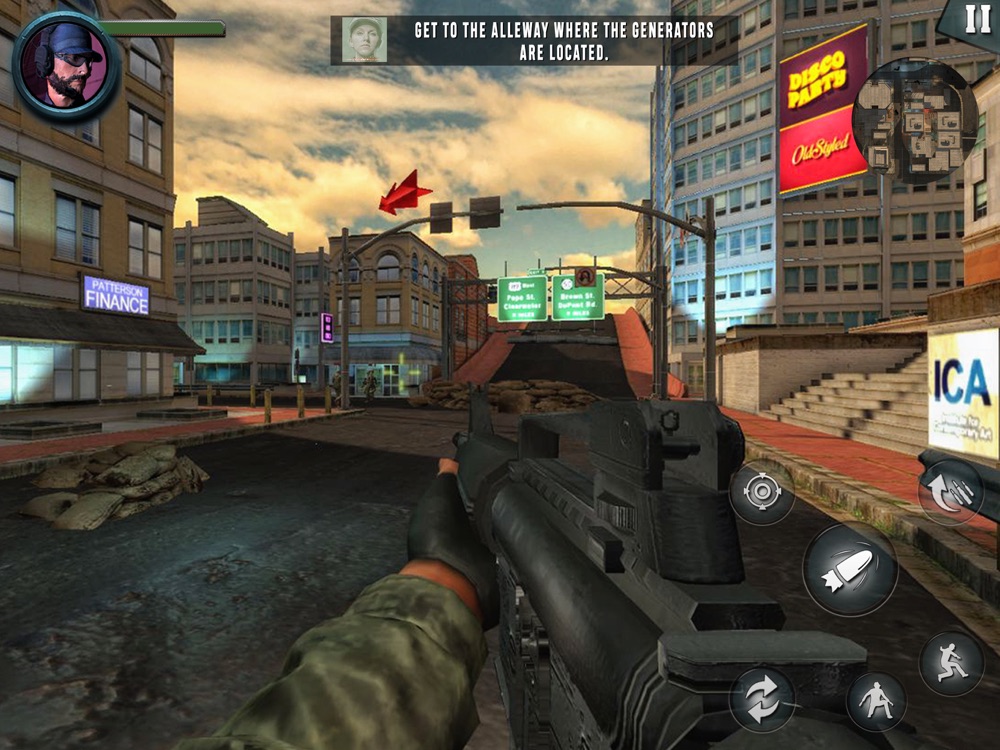Tap the bullet fire button
The height and width of the screenshot is (750, 1000).
tap(850, 569)
